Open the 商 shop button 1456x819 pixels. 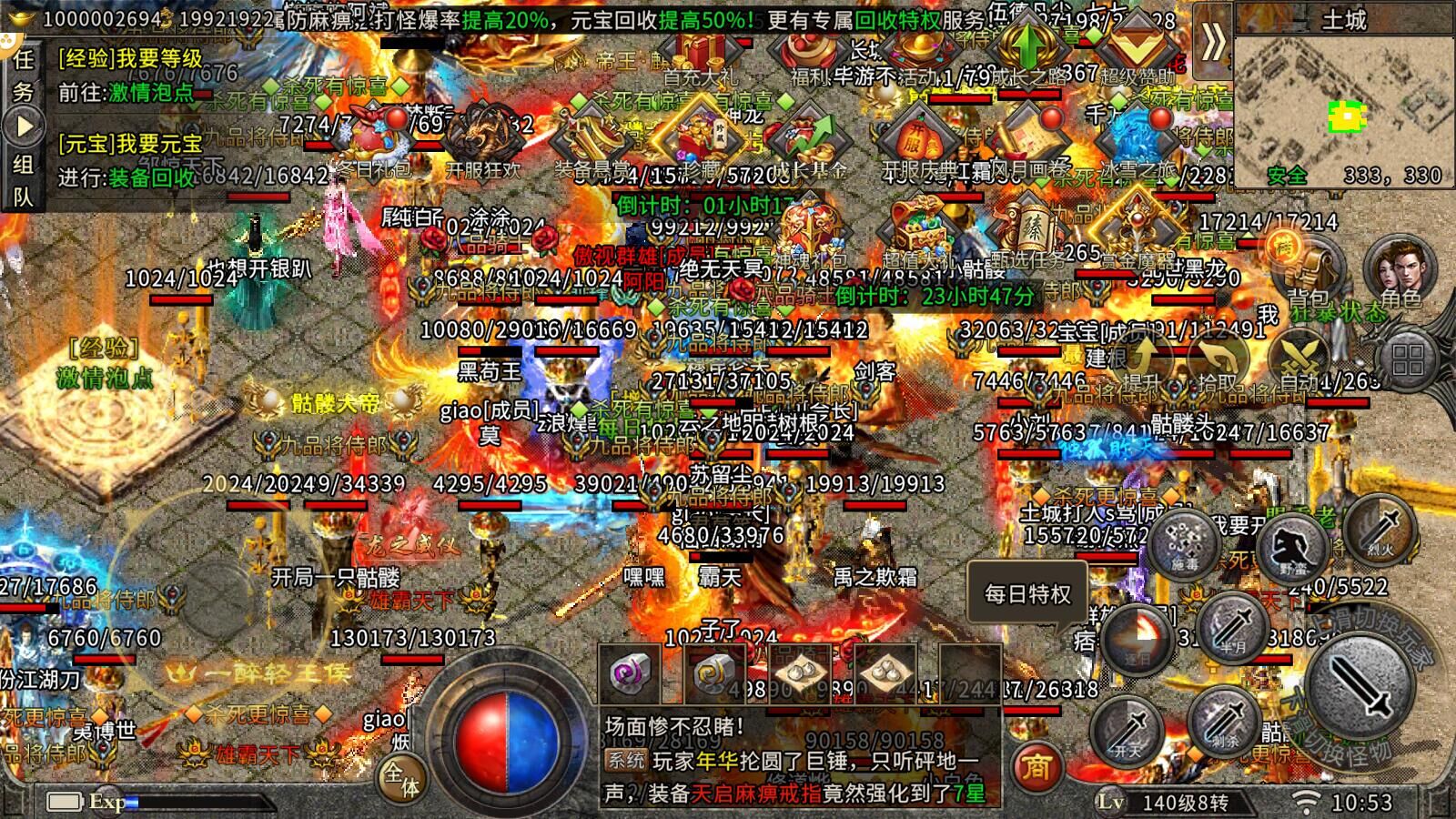click(x=1035, y=768)
